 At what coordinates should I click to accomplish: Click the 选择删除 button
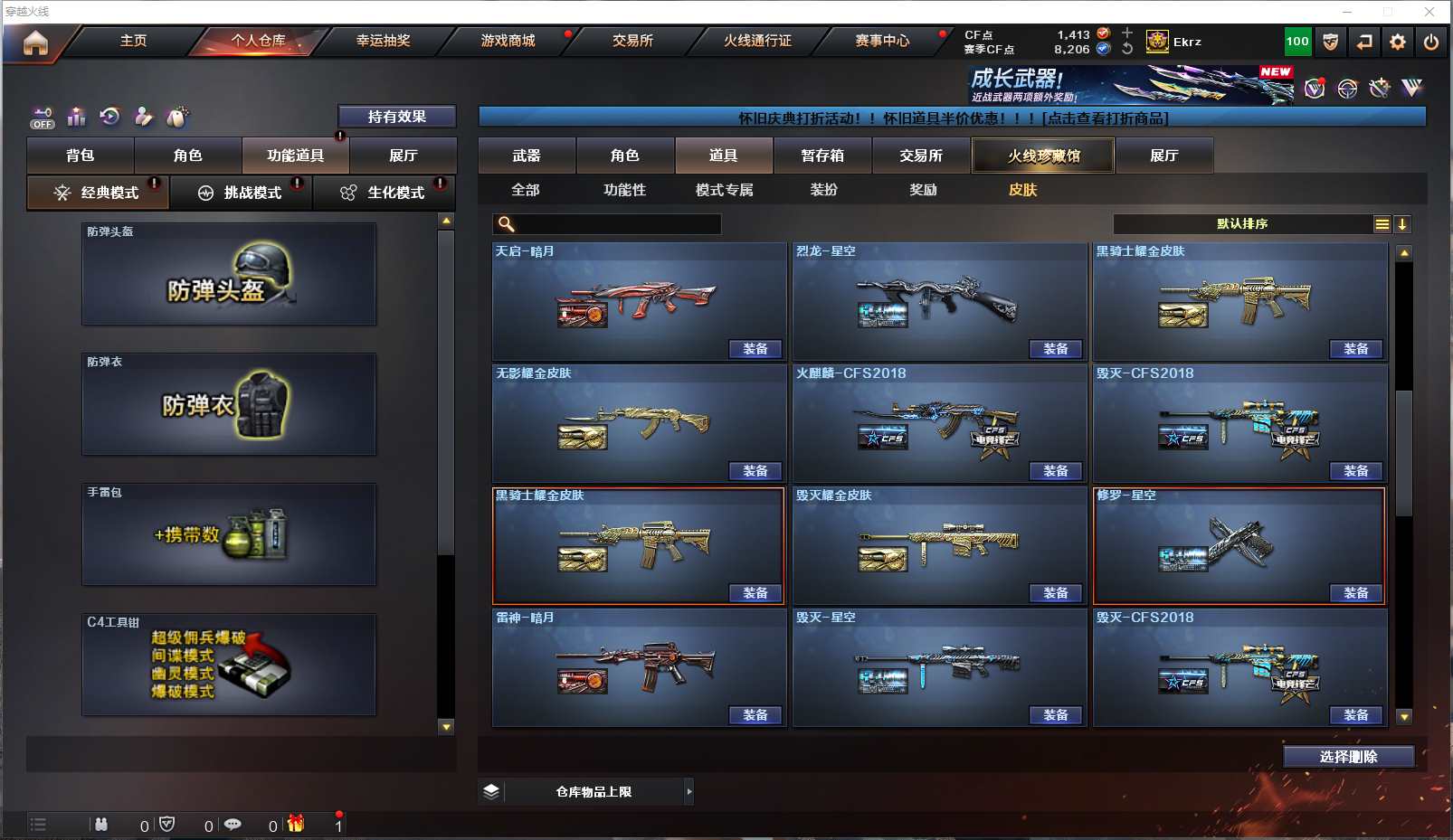click(x=1348, y=757)
